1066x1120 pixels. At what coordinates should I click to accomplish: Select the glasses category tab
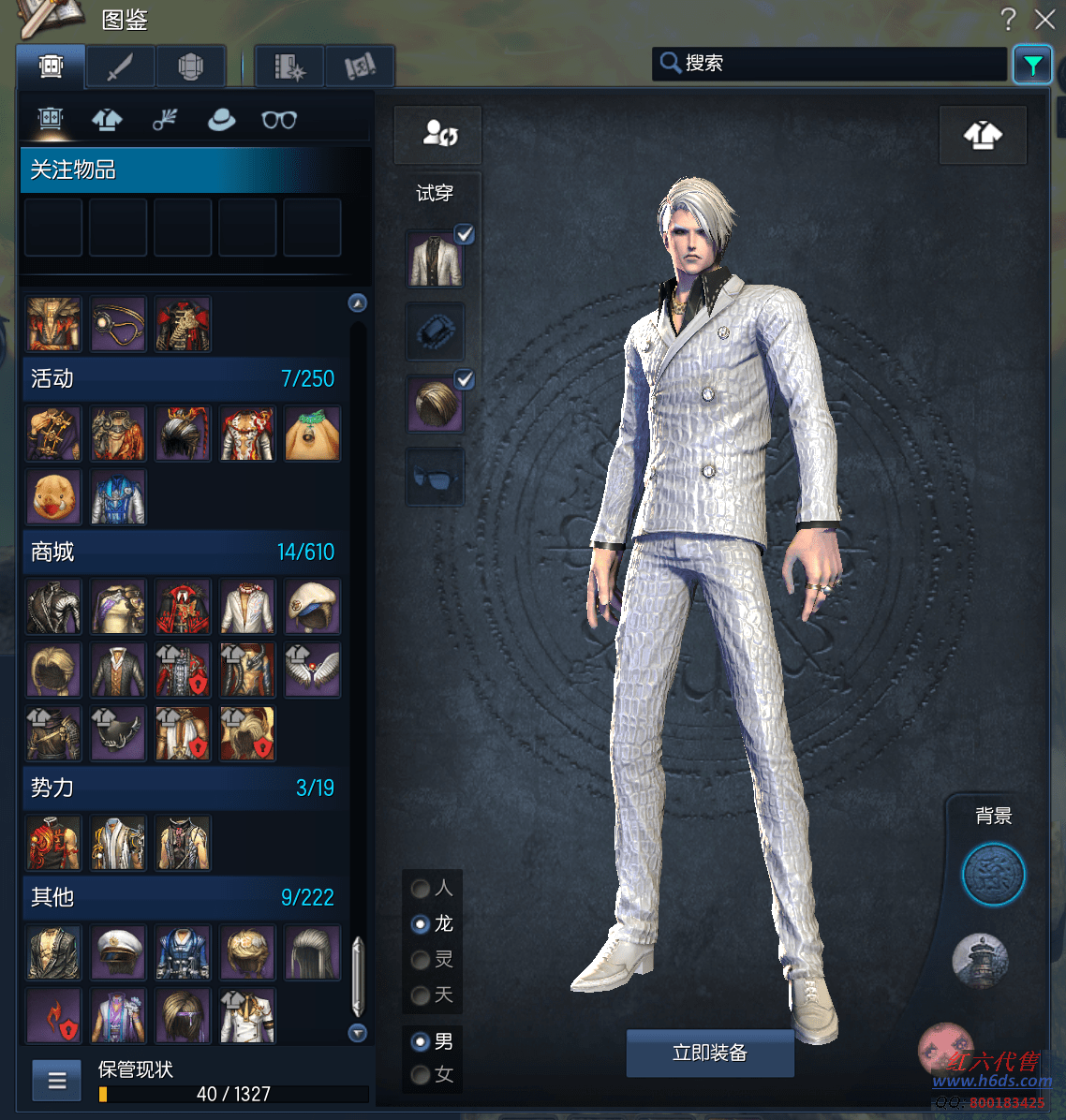[x=279, y=120]
